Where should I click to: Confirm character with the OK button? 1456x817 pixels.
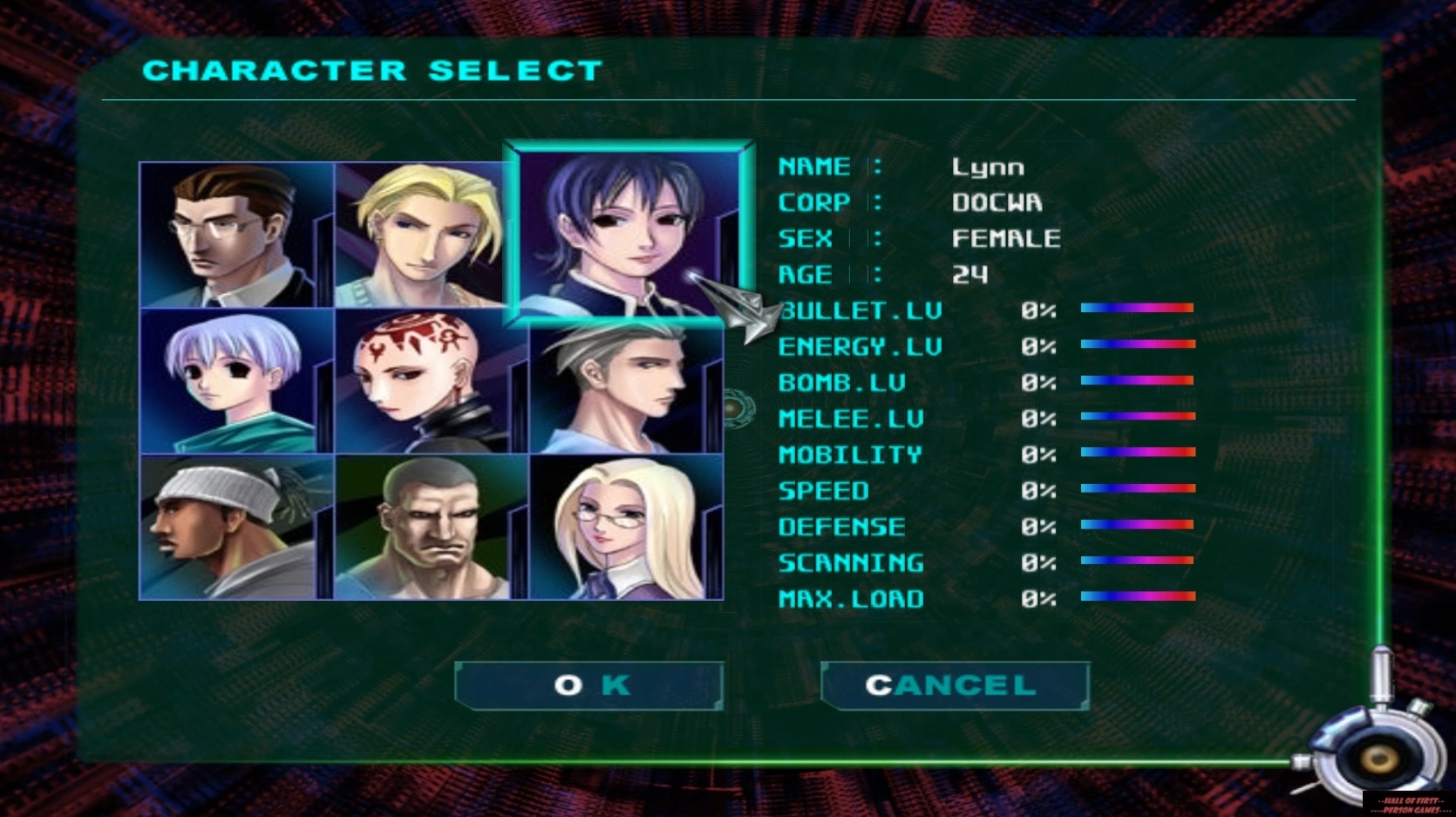[x=589, y=685]
